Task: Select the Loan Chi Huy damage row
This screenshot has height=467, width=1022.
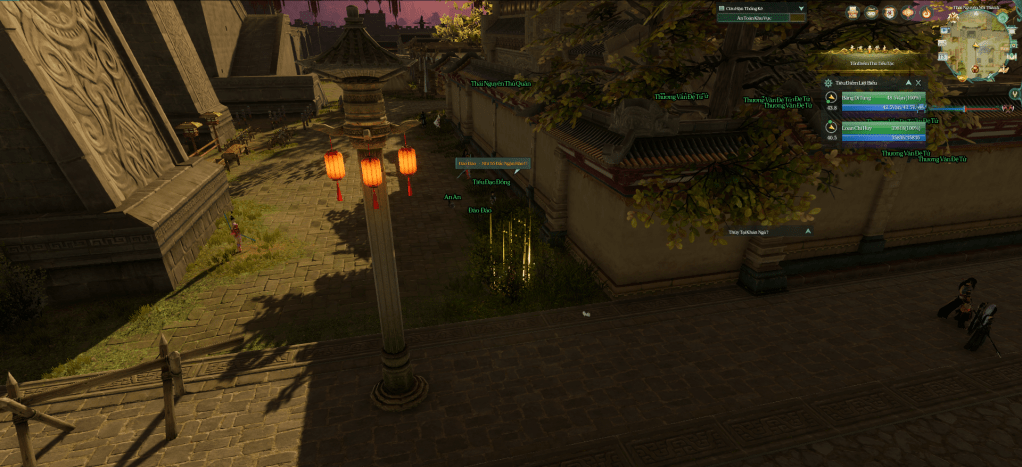Action: coord(883,128)
